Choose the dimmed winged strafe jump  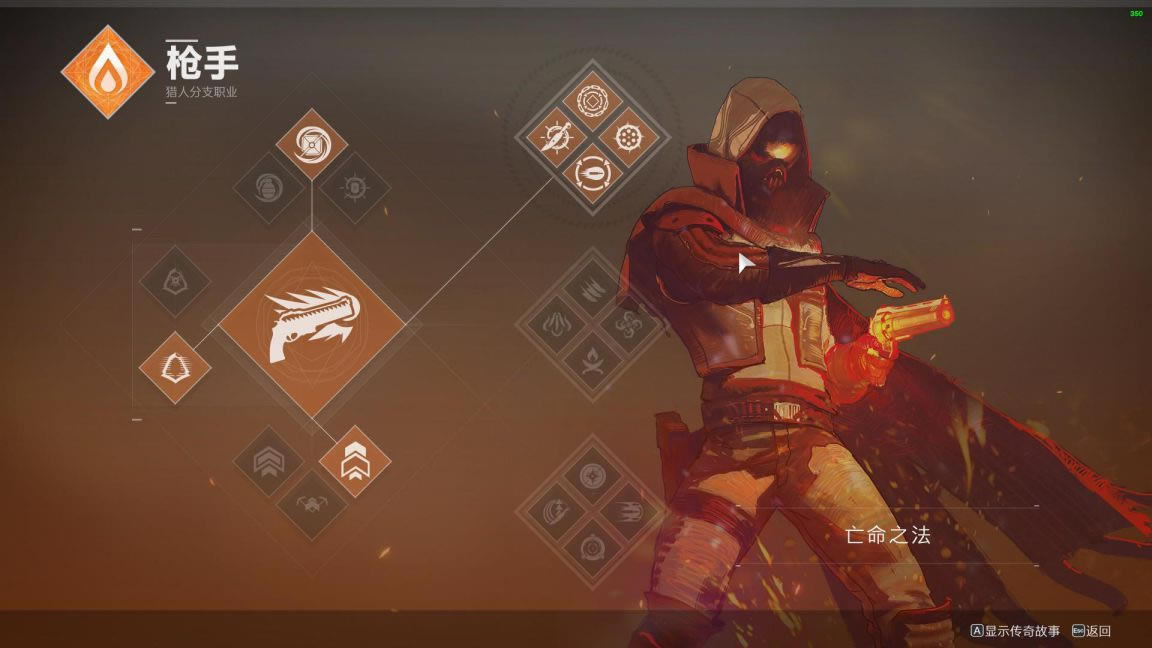coord(311,505)
